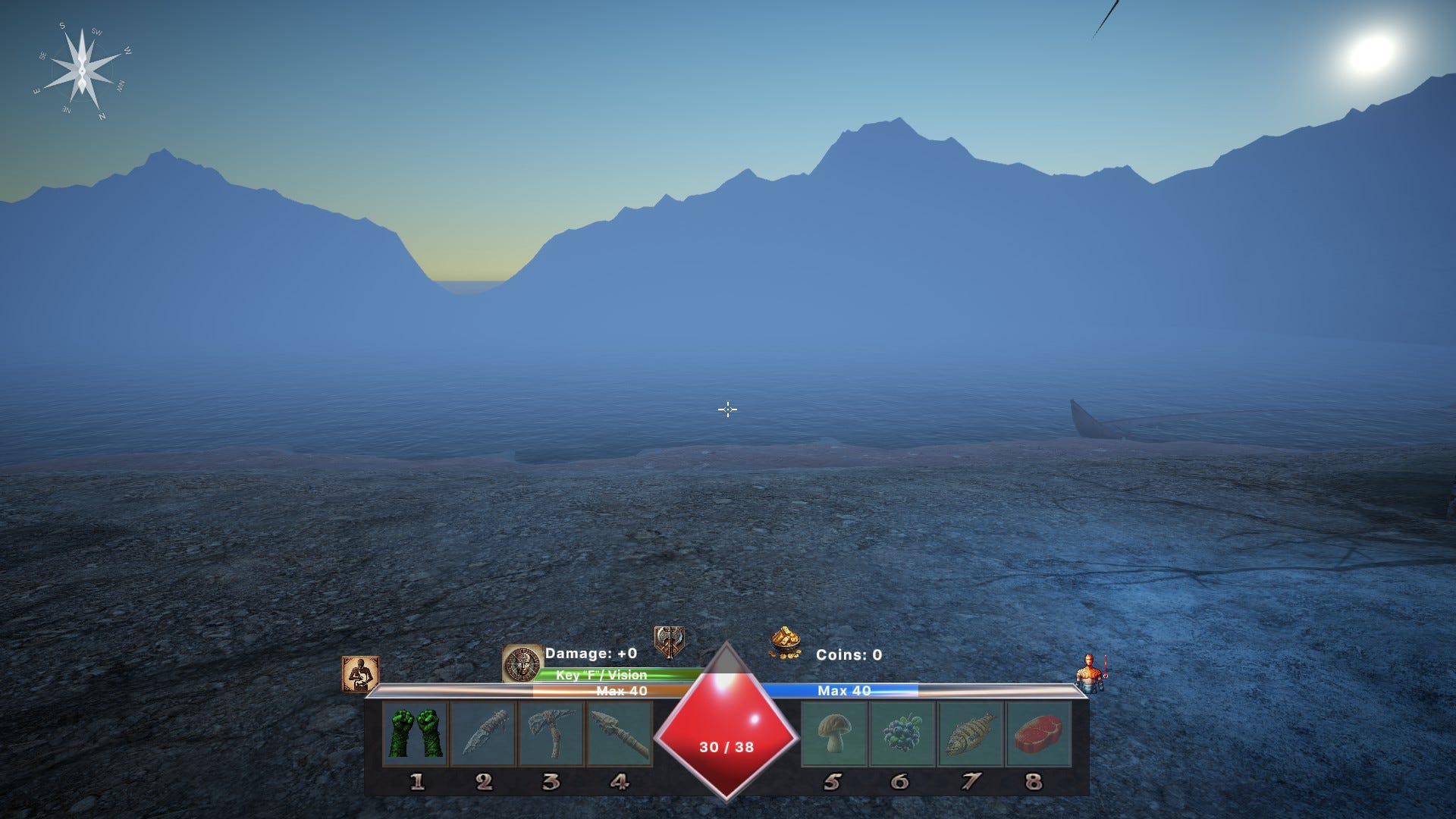Viewport: 1456px width, 819px height.
Task: Activate the Vision mask icon
Action: tap(522, 664)
